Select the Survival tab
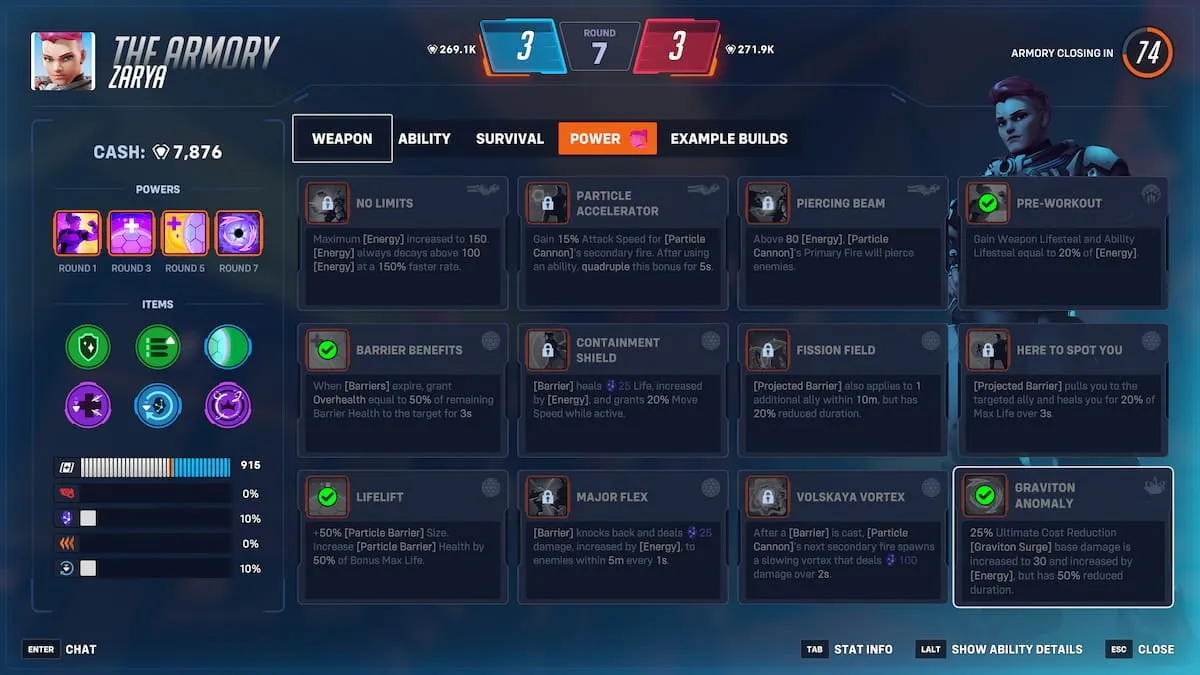The image size is (1200, 675). click(x=510, y=139)
